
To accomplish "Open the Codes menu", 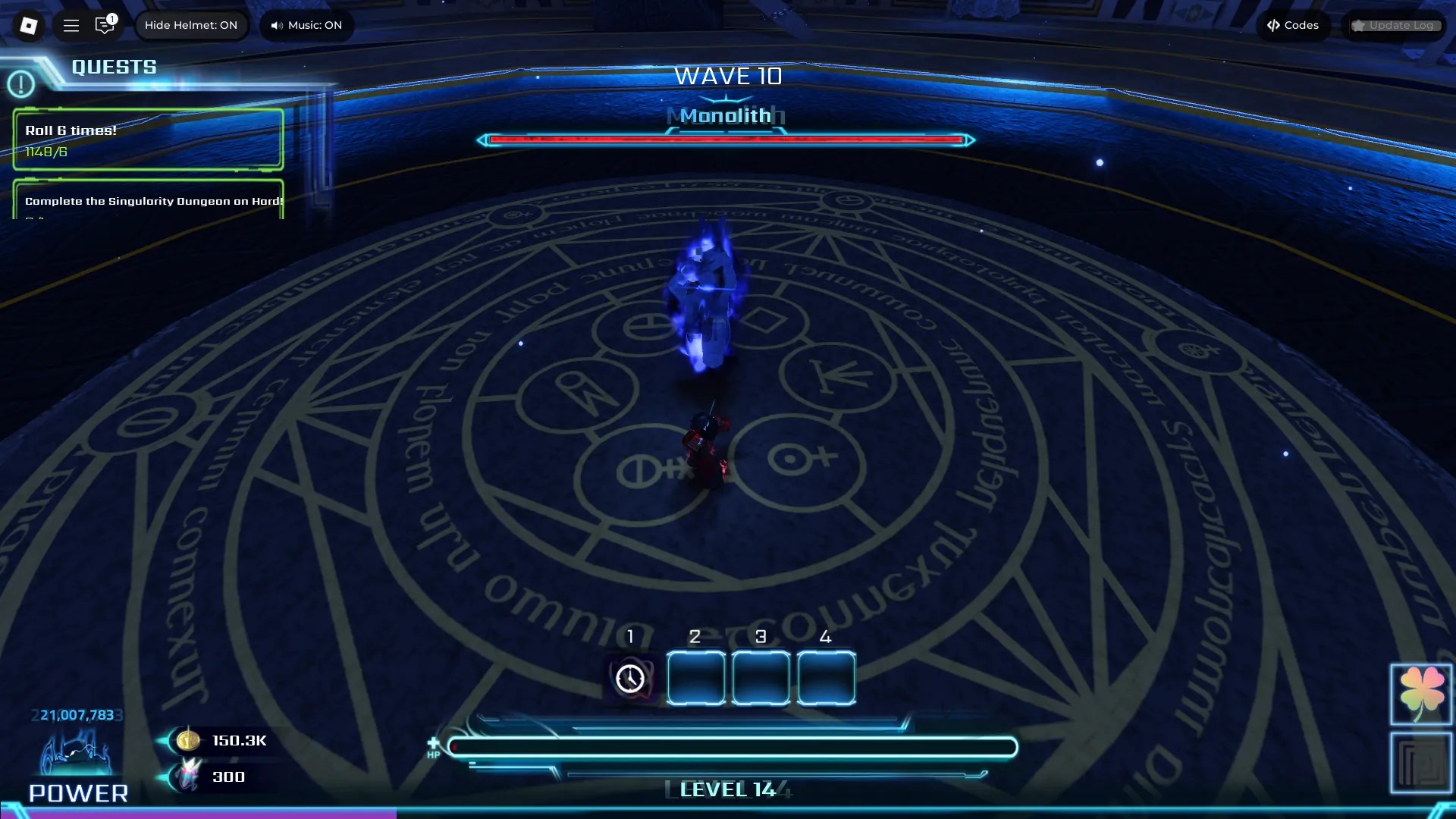I will pyautogui.click(x=1293, y=25).
